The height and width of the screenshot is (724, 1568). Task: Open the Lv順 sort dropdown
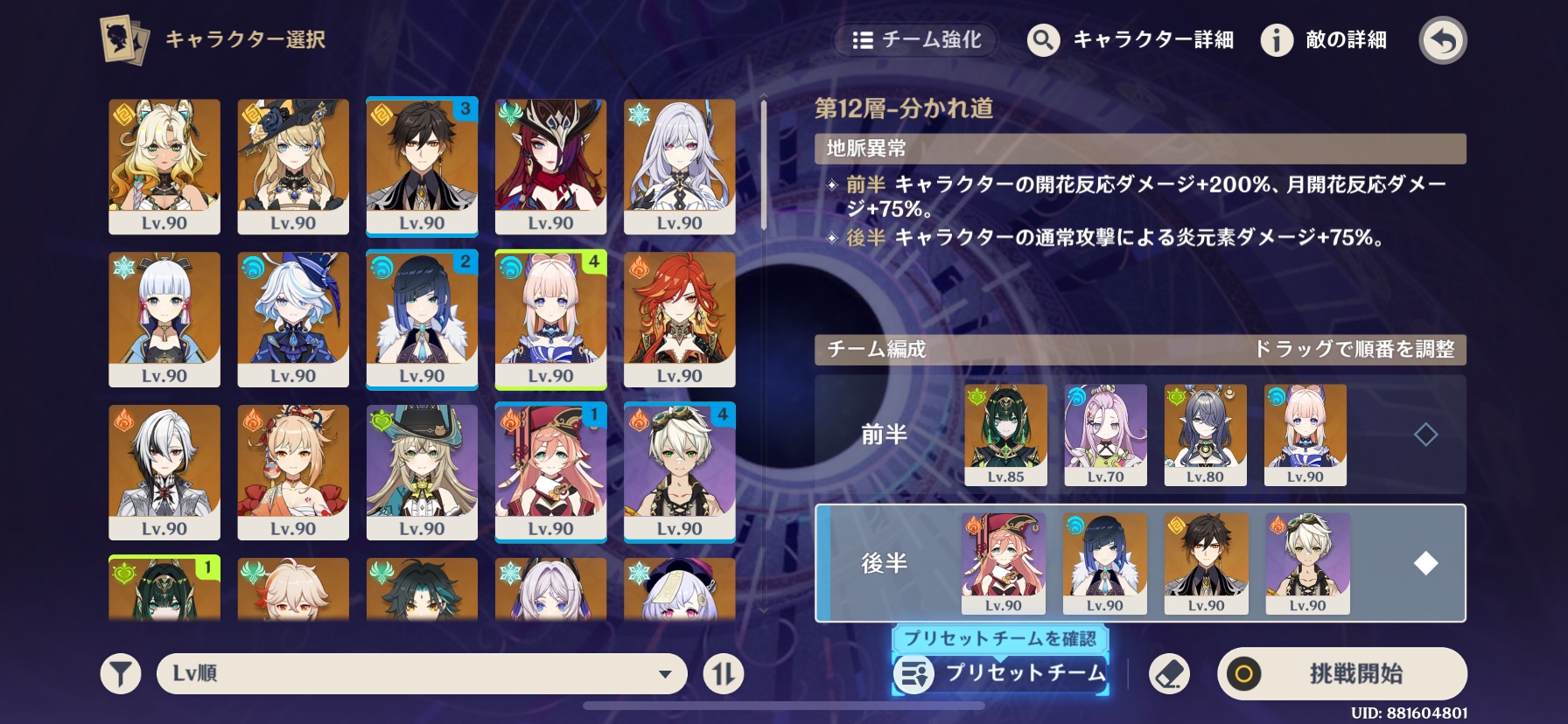point(422,674)
